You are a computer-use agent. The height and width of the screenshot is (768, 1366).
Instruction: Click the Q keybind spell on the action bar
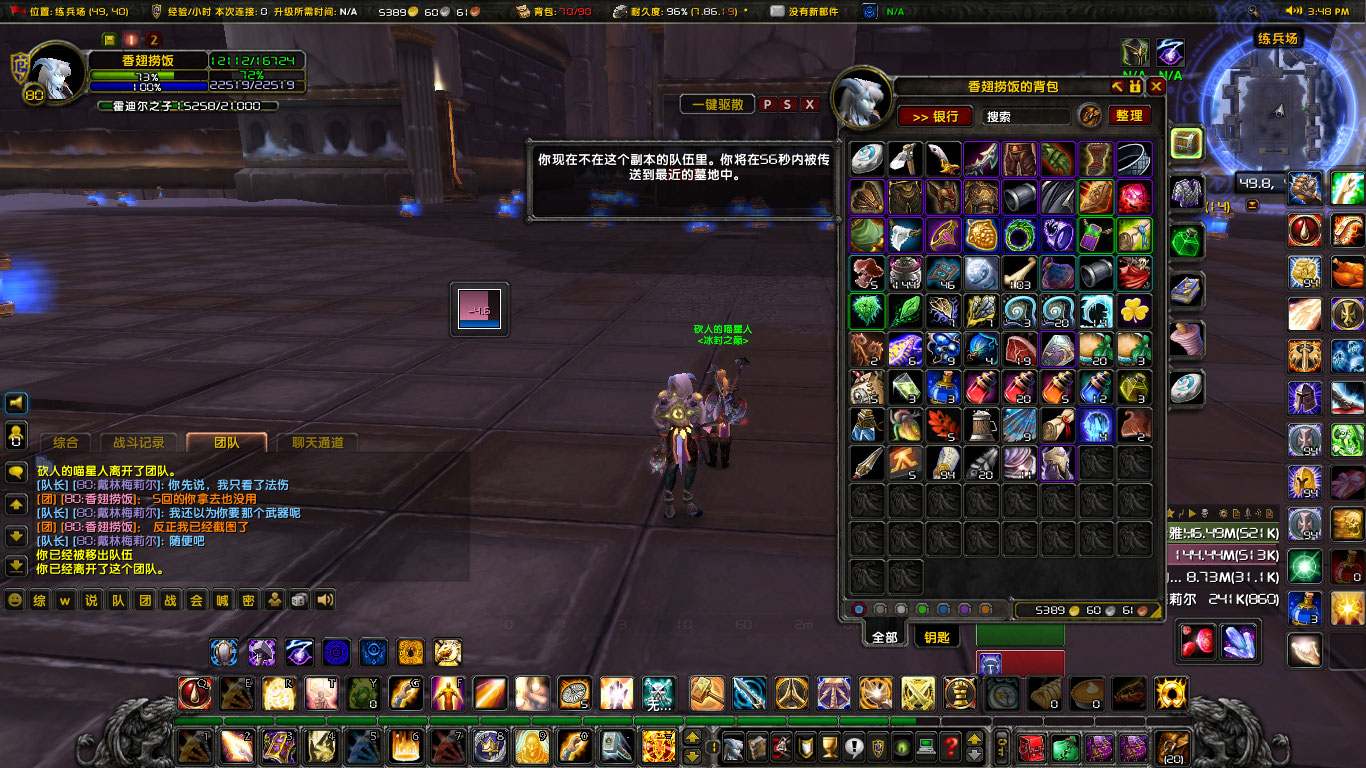195,695
